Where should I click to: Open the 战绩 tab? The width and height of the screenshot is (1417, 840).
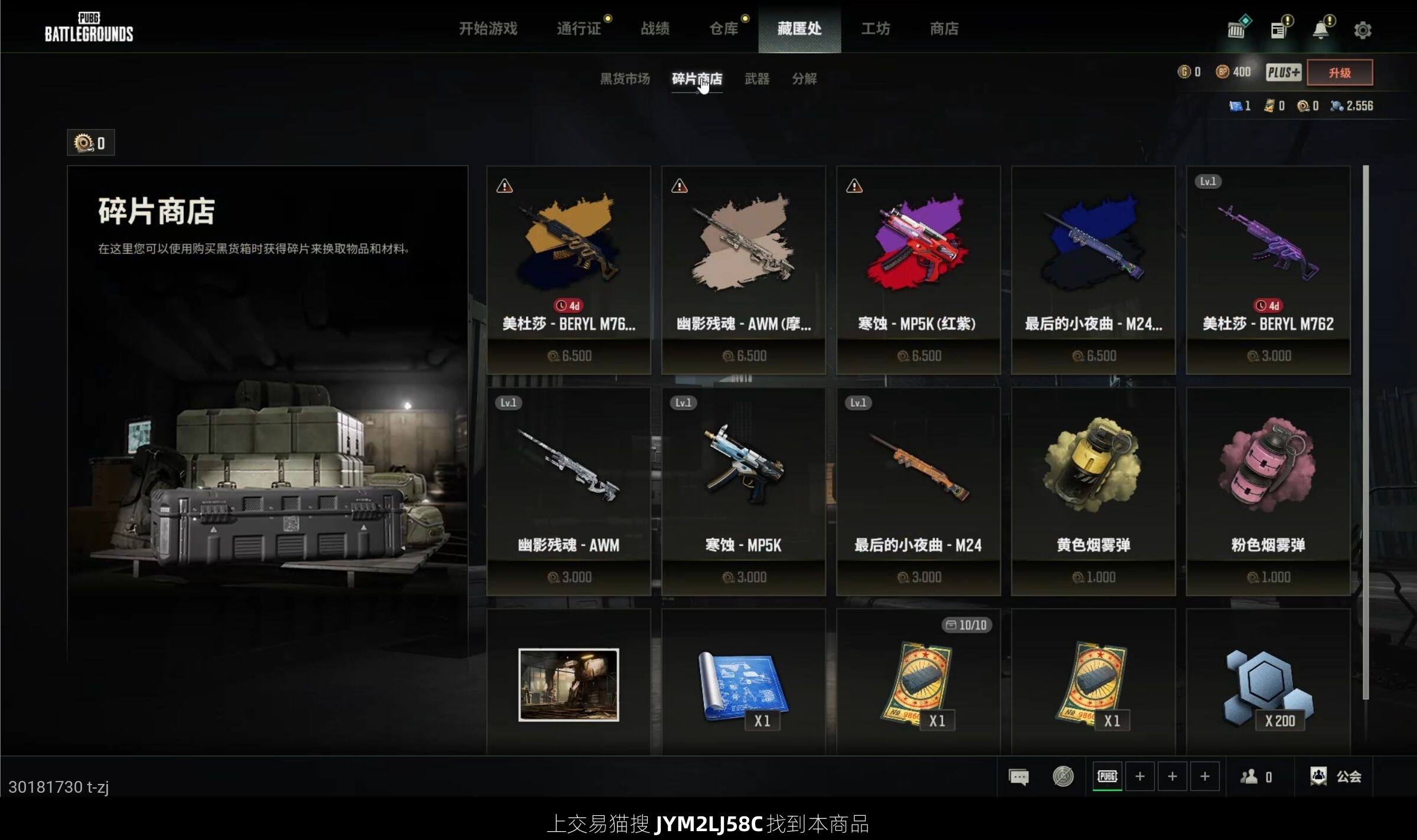click(655, 28)
